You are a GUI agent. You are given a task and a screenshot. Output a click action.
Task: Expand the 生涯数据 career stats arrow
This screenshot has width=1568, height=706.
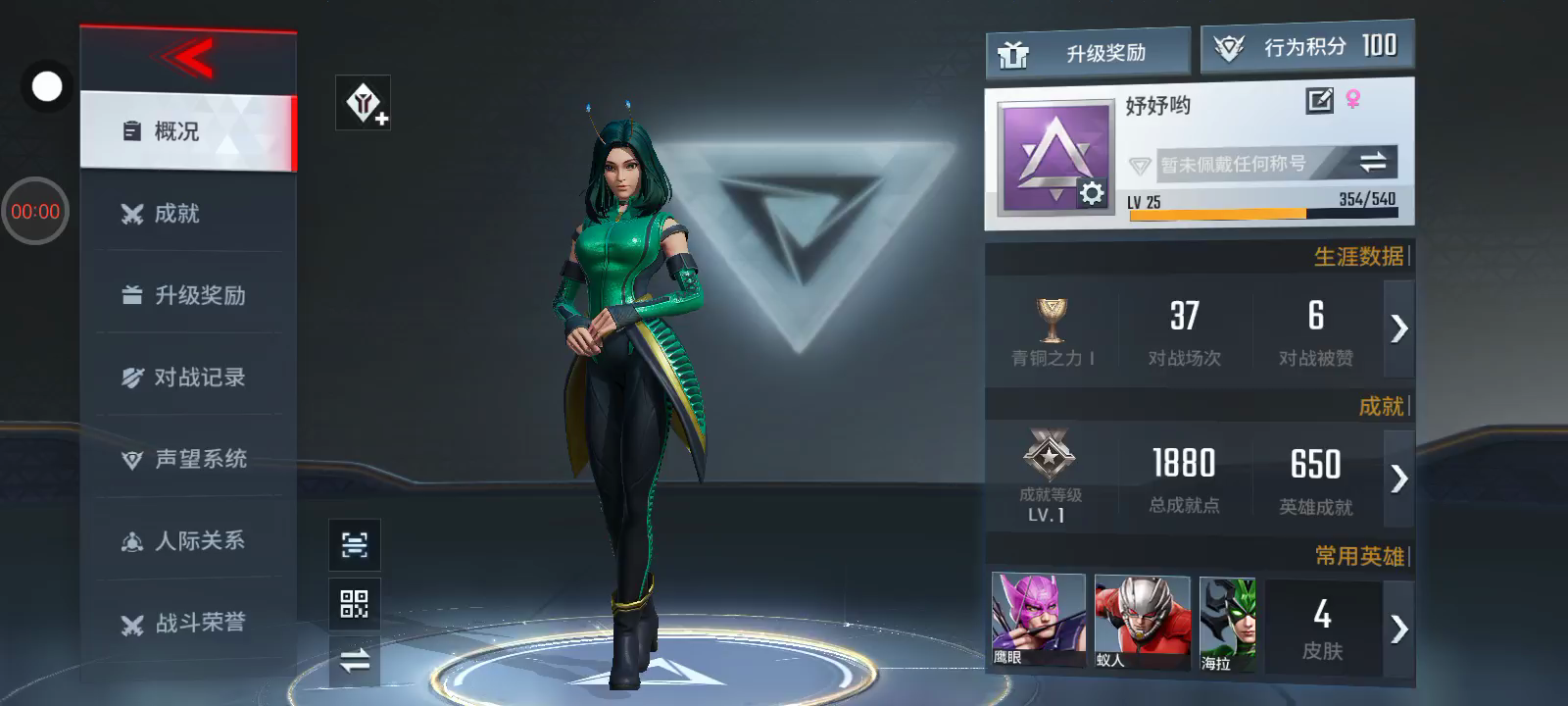(1398, 328)
